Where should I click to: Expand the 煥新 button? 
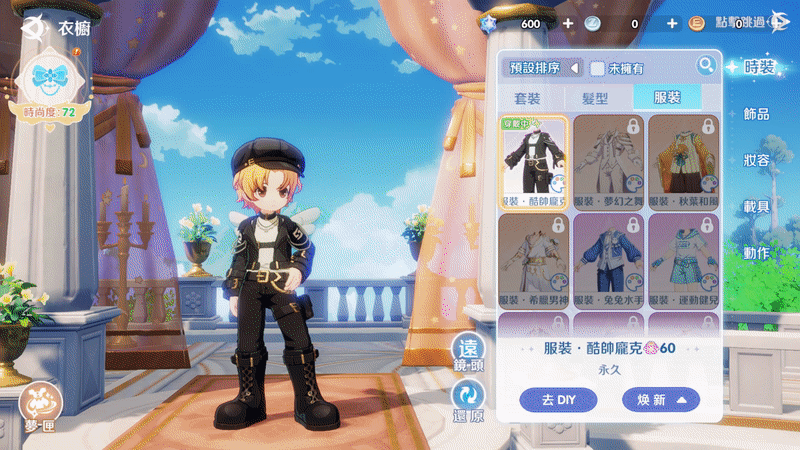660,400
